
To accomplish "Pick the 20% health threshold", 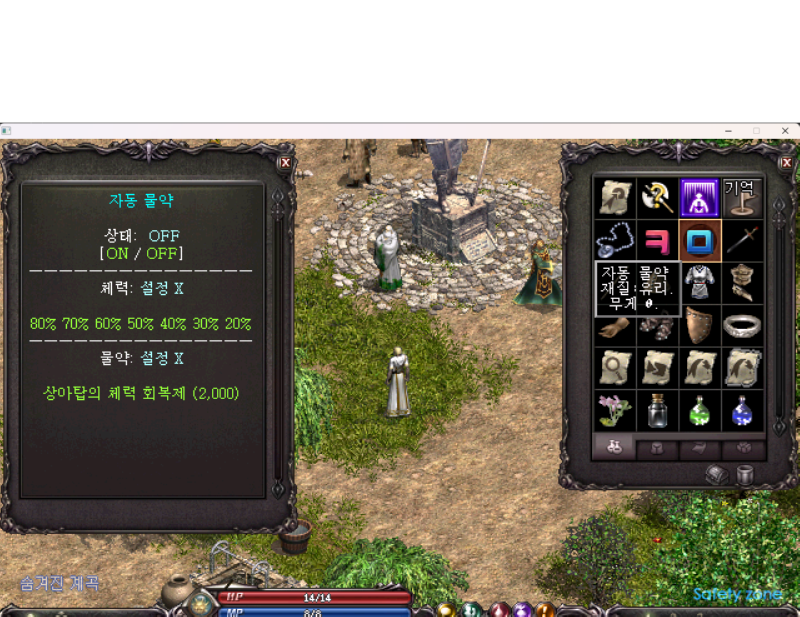I will click(x=237, y=324).
